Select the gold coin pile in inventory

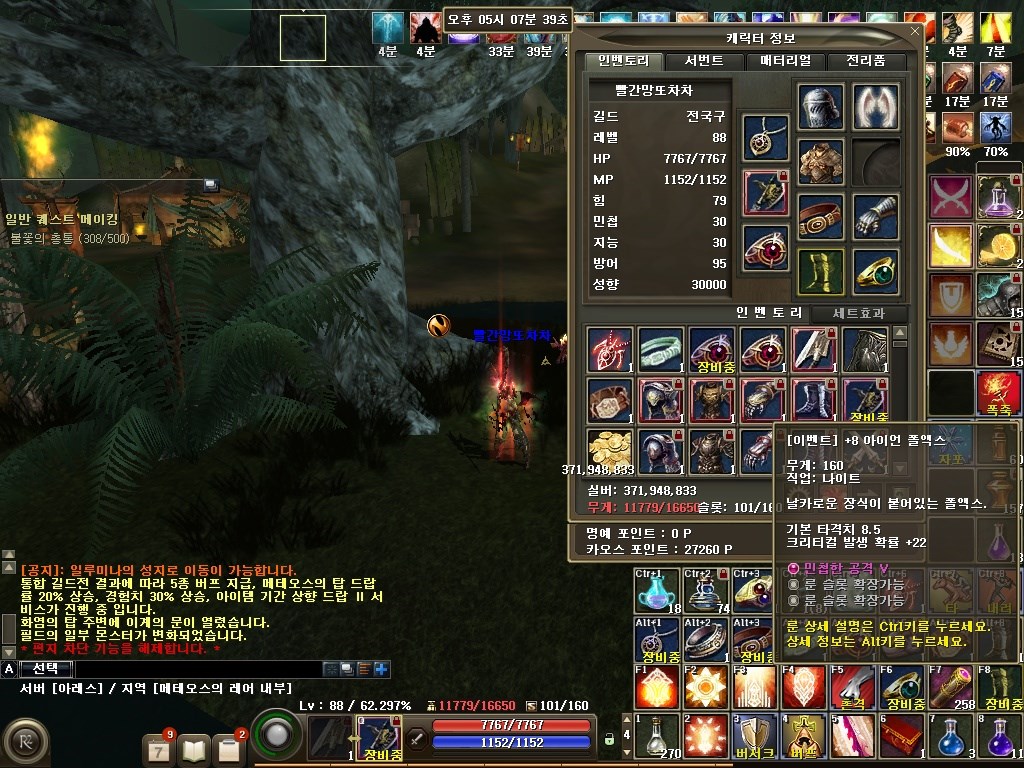click(610, 451)
